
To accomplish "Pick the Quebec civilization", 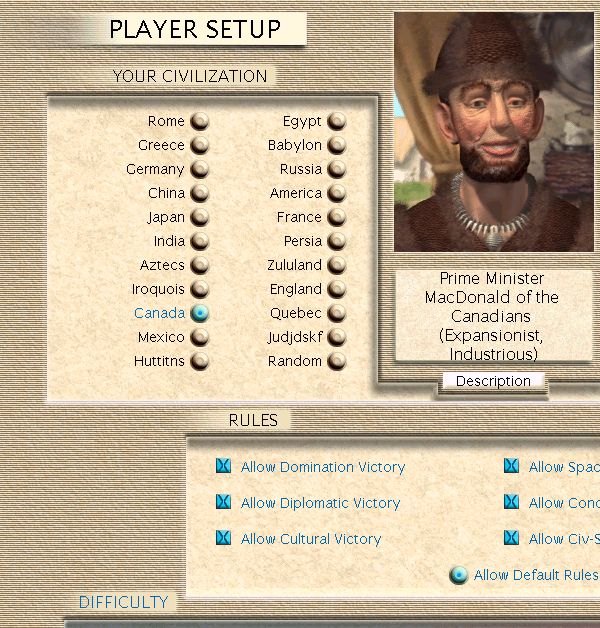I will [337, 314].
